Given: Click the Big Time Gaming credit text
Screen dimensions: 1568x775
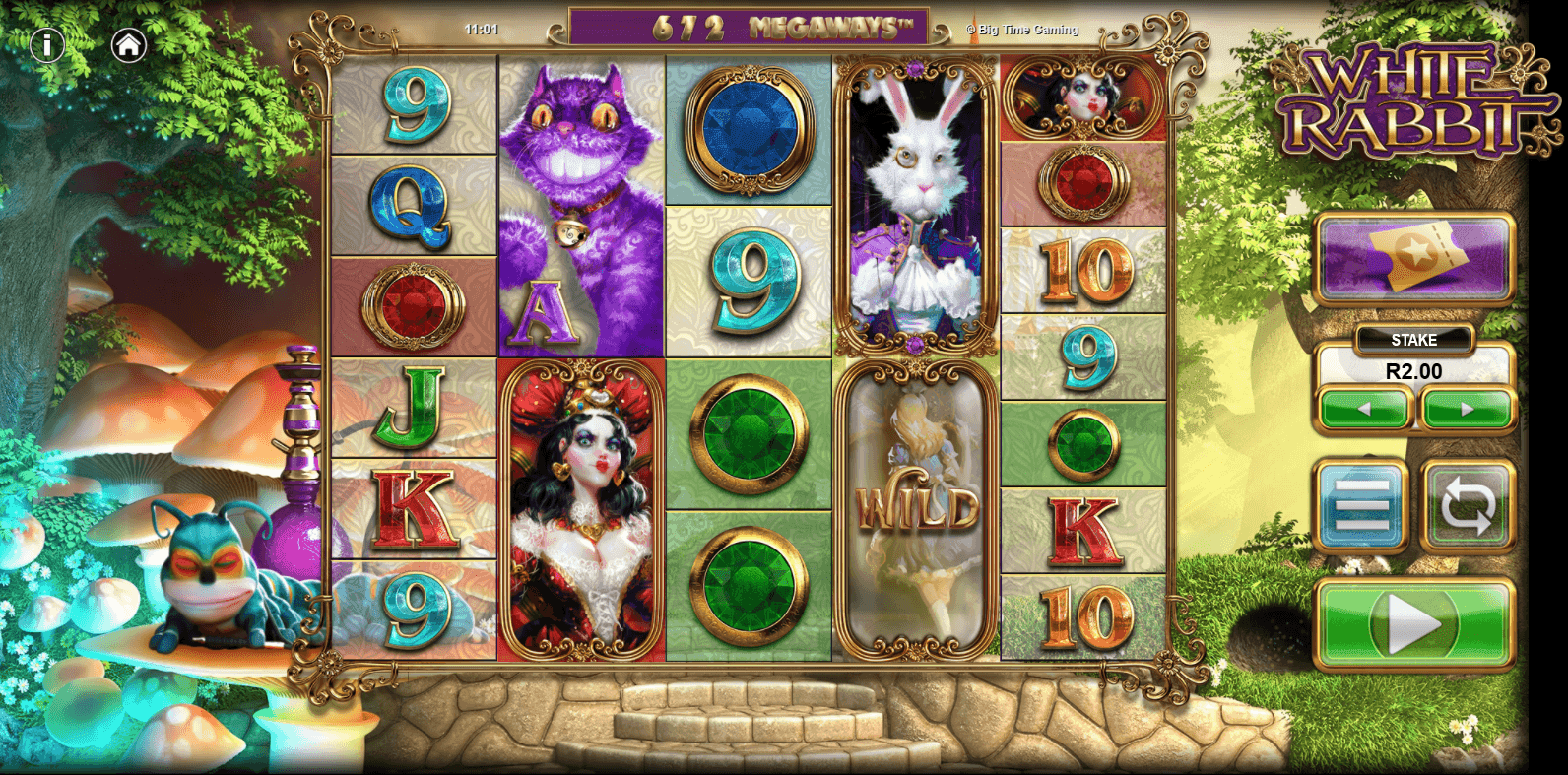Looking at the screenshot, I should pos(1022,30).
